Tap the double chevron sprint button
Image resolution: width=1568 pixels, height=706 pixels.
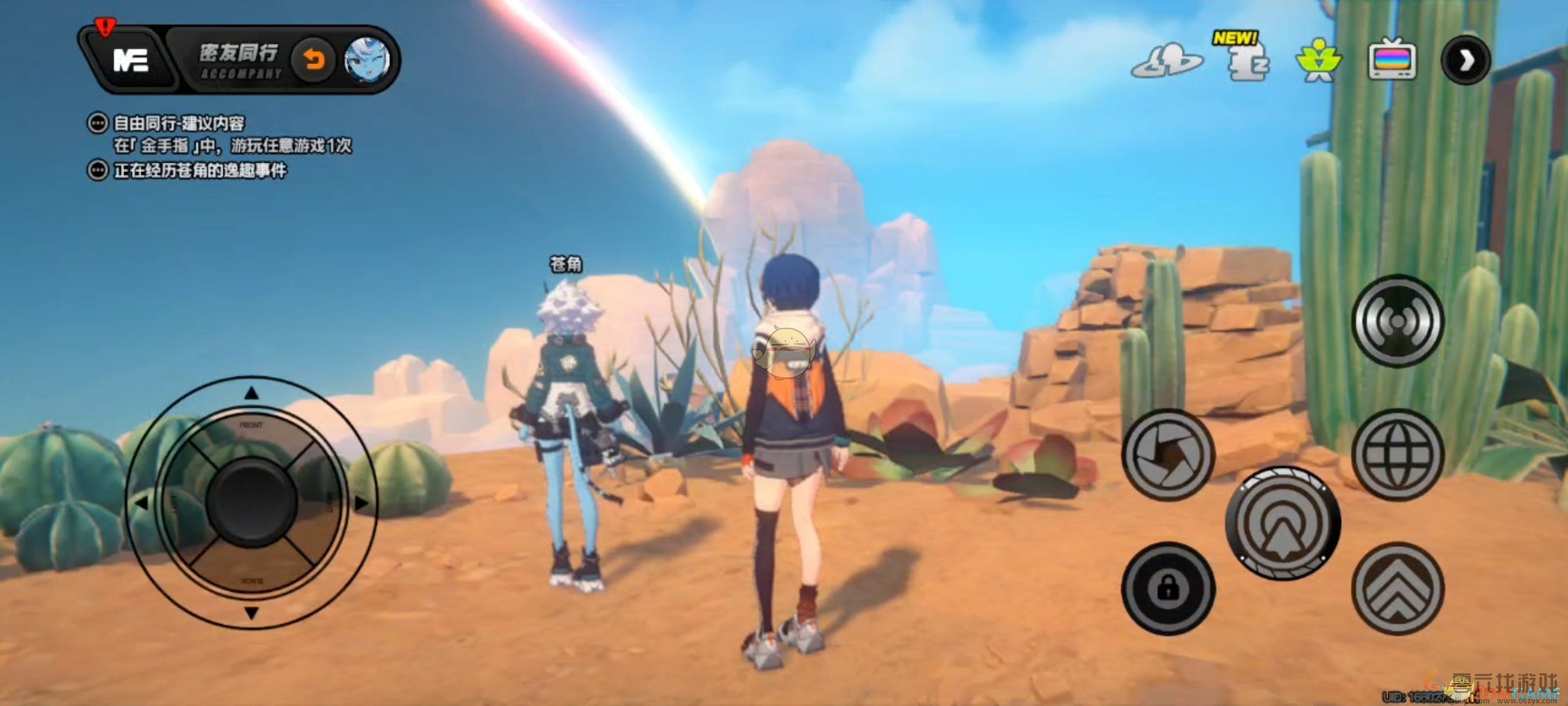(x=1397, y=589)
